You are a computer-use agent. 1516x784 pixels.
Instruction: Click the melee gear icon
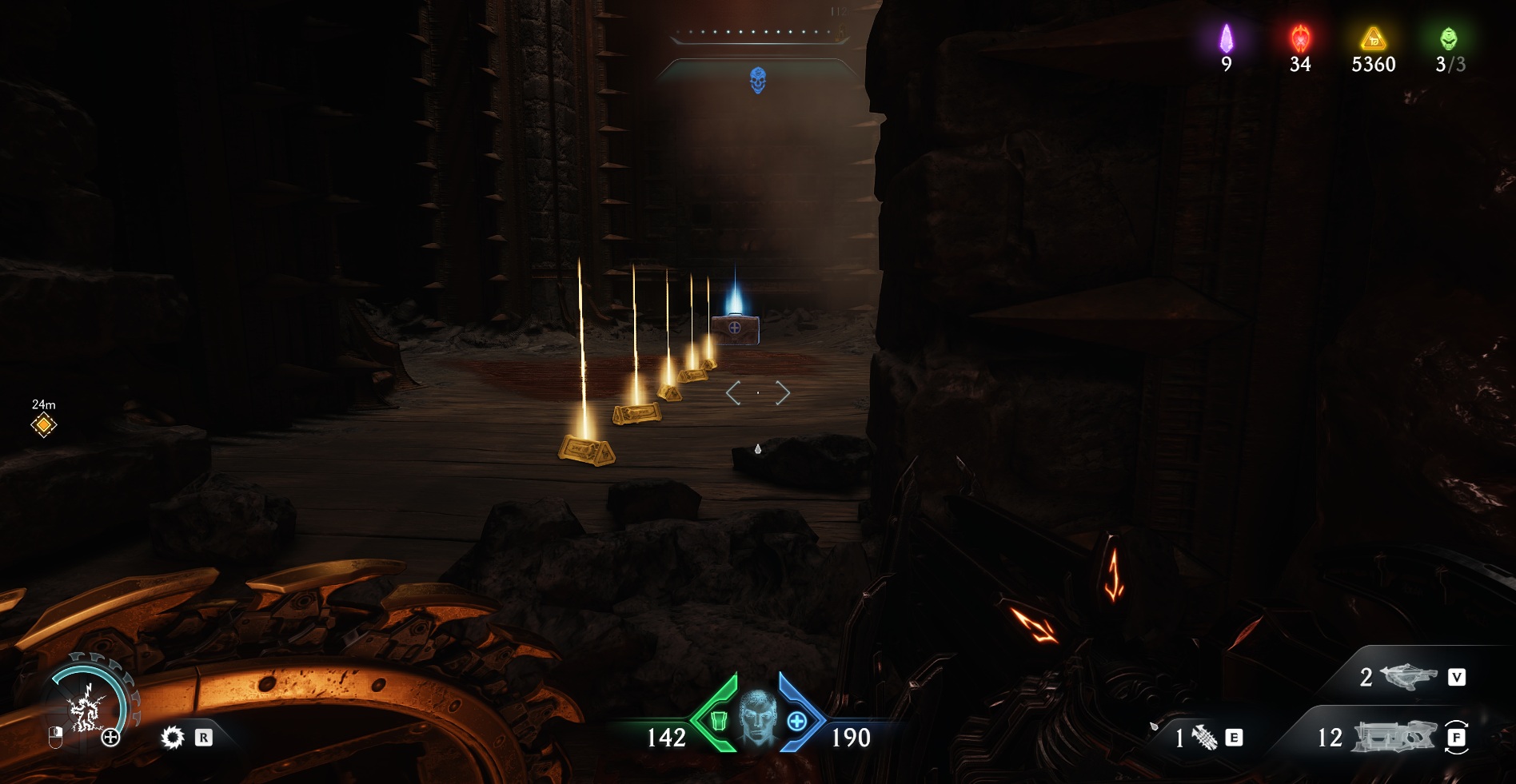point(172,737)
